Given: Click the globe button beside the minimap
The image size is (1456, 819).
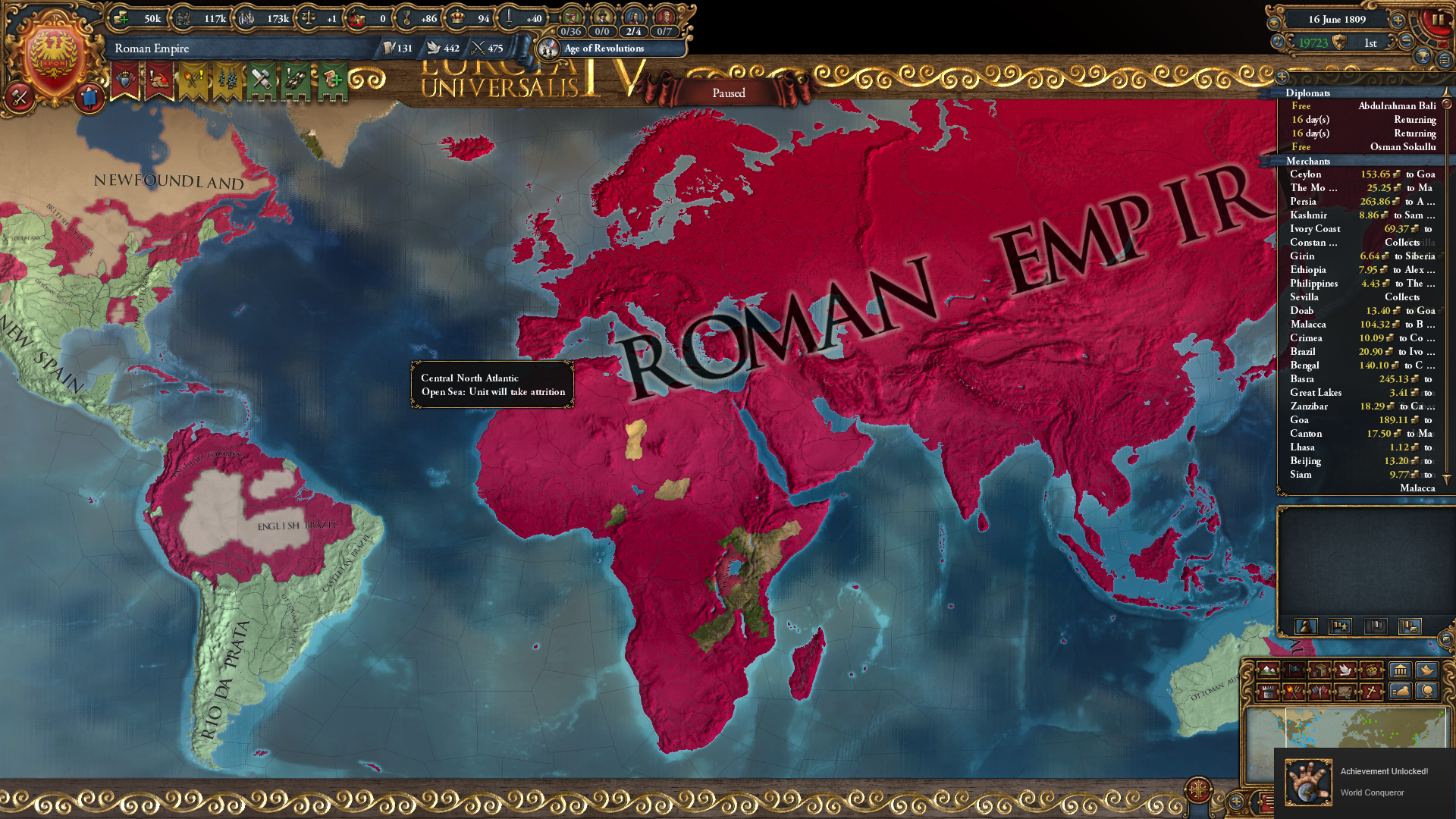Looking at the screenshot, I should coord(1426,692).
